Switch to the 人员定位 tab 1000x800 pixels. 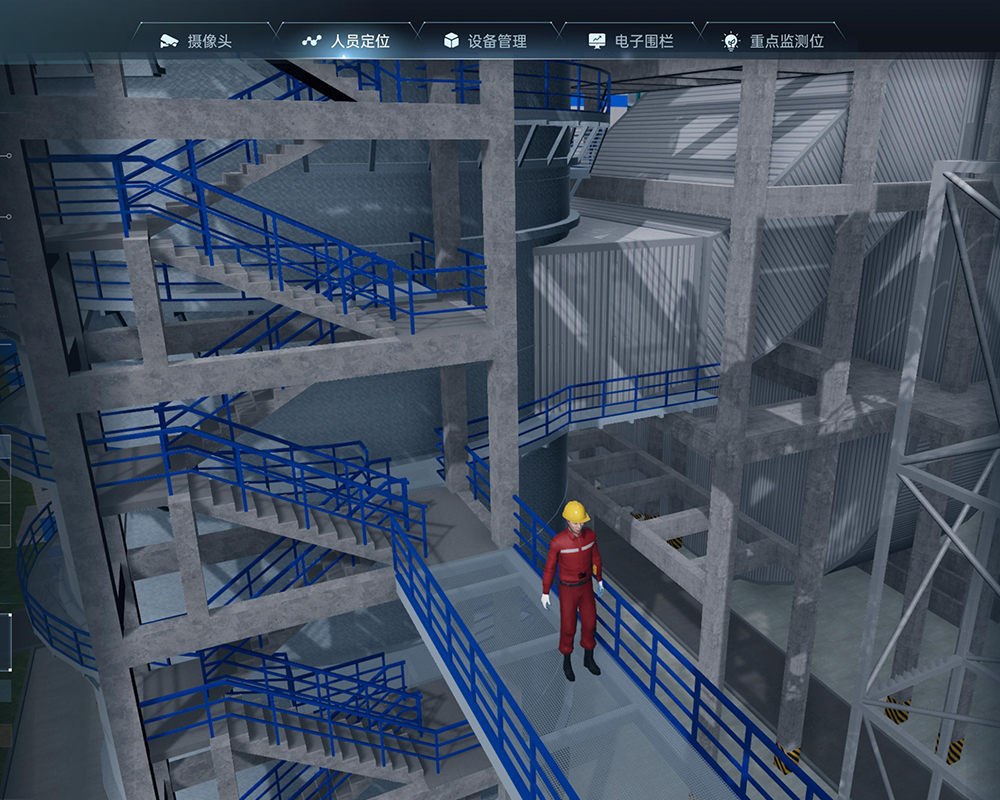pyautogui.click(x=346, y=41)
